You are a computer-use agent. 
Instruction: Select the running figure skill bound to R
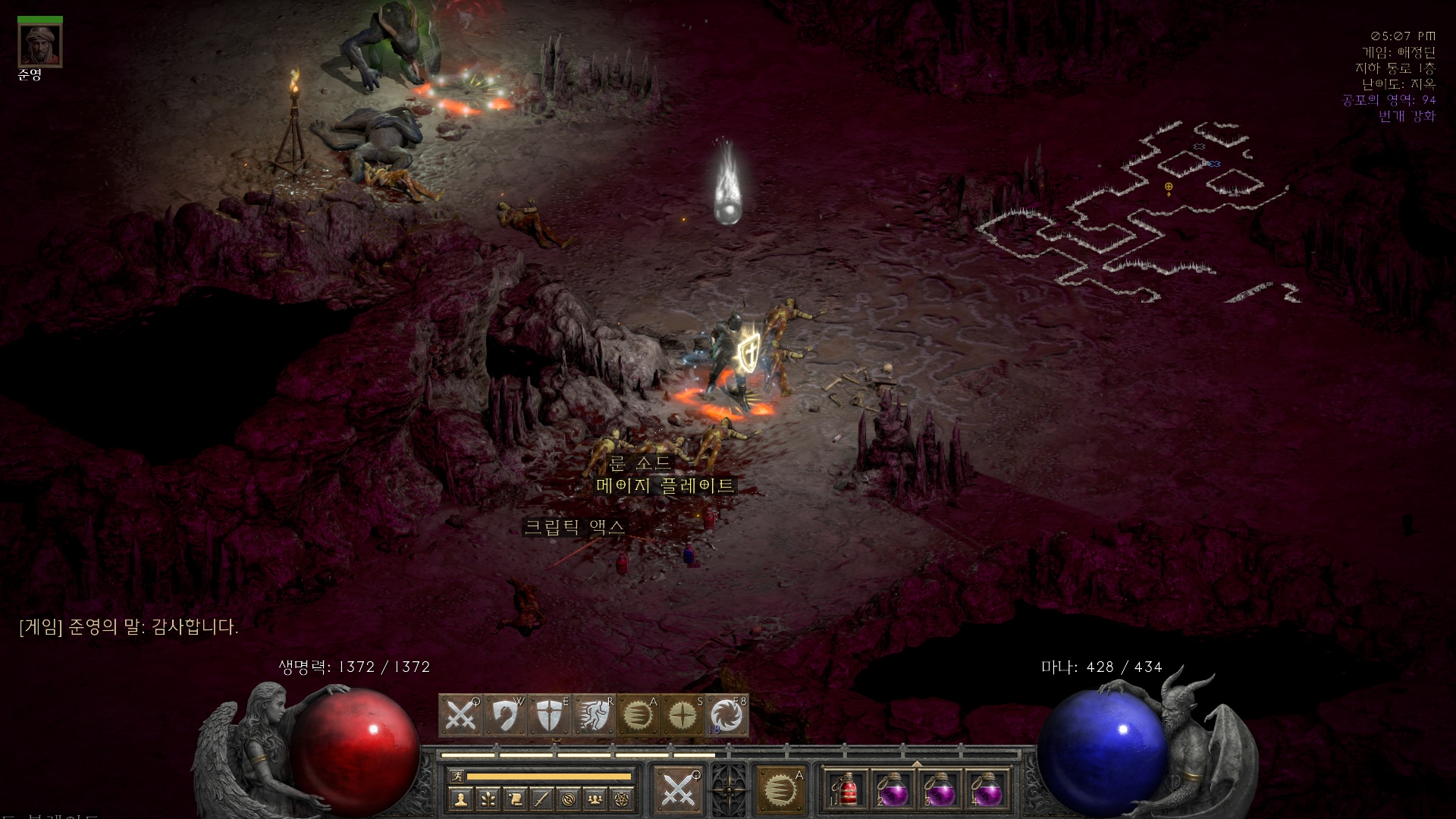point(594,715)
